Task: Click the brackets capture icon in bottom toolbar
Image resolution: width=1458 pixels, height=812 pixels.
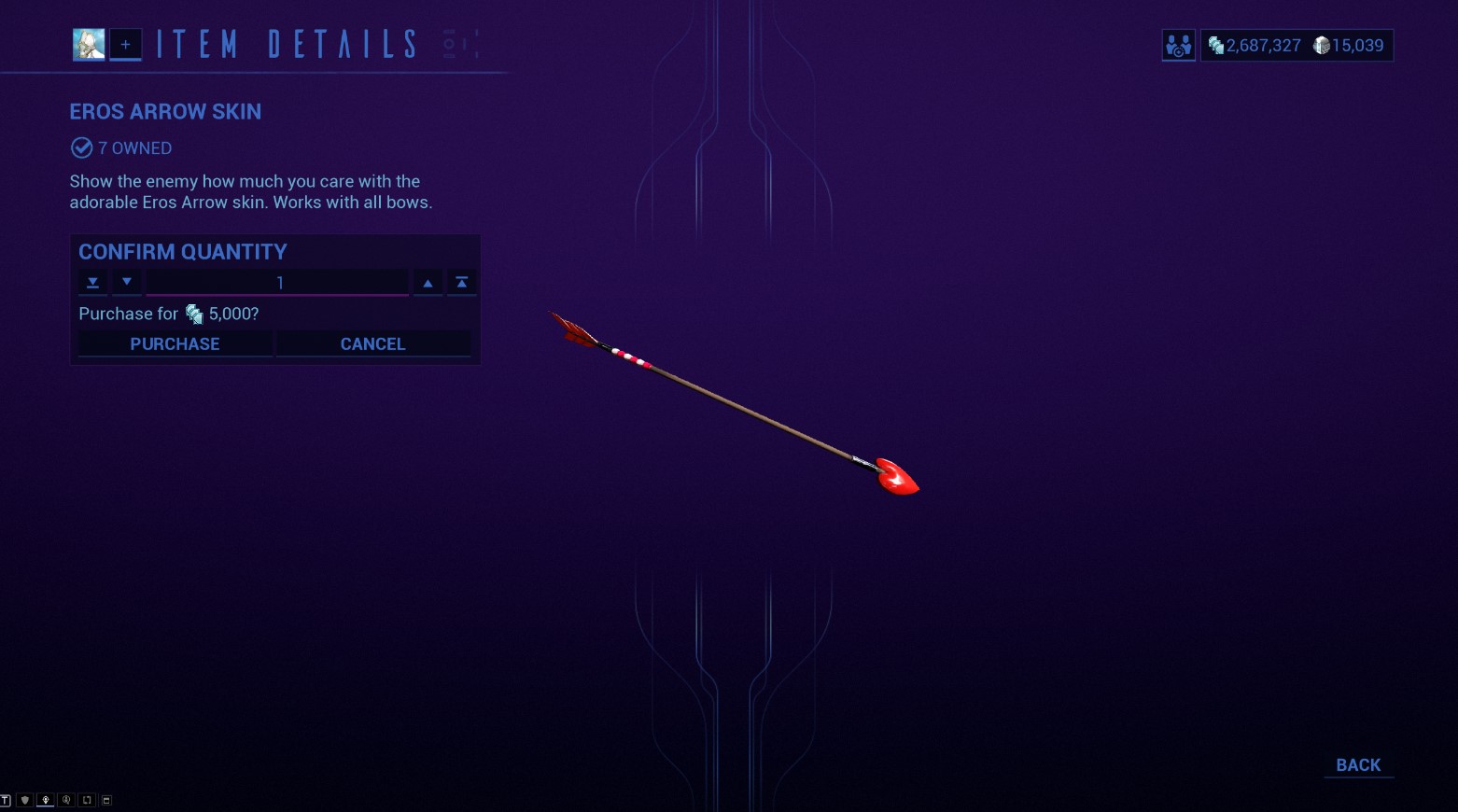Action: click(x=86, y=799)
